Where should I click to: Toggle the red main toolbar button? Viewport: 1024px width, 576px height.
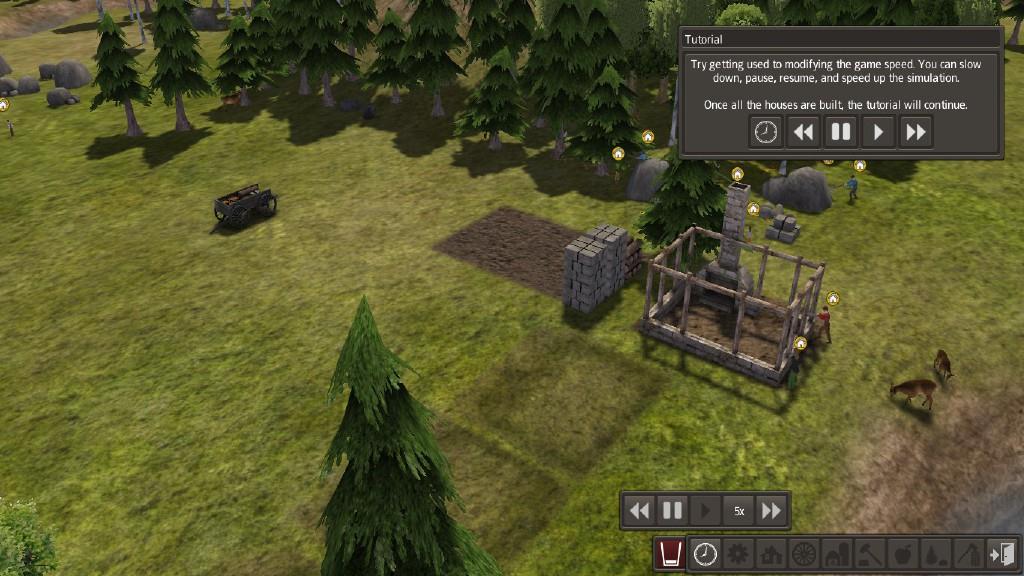(671, 553)
